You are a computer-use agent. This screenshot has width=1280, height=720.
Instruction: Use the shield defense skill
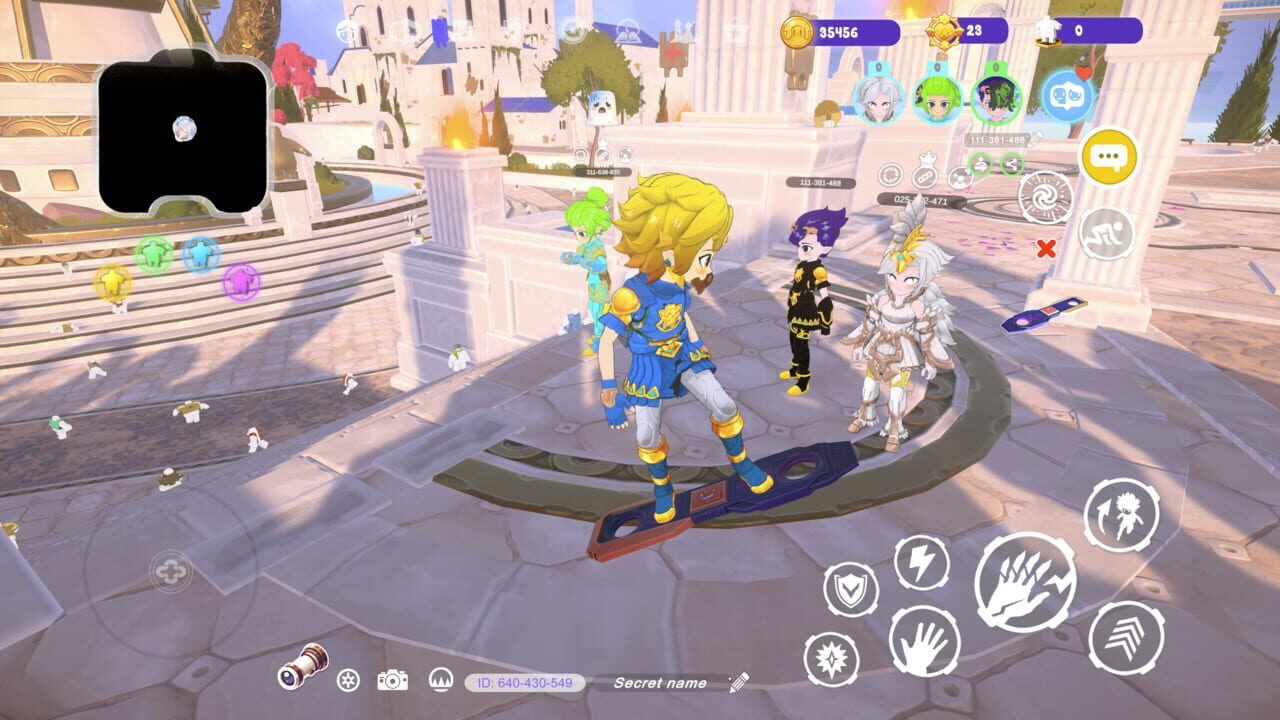[851, 588]
